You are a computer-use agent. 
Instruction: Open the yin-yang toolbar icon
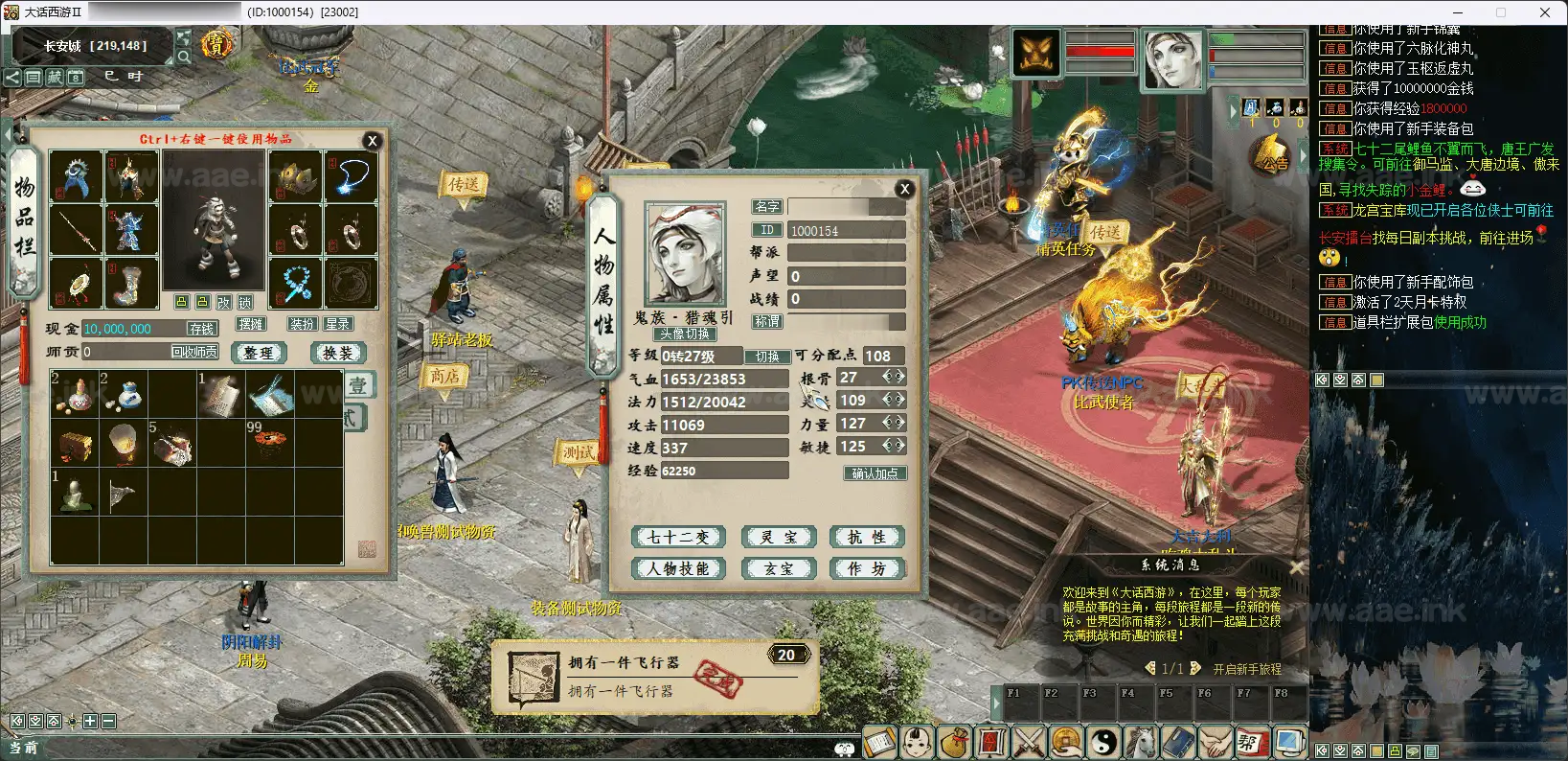point(1103,742)
